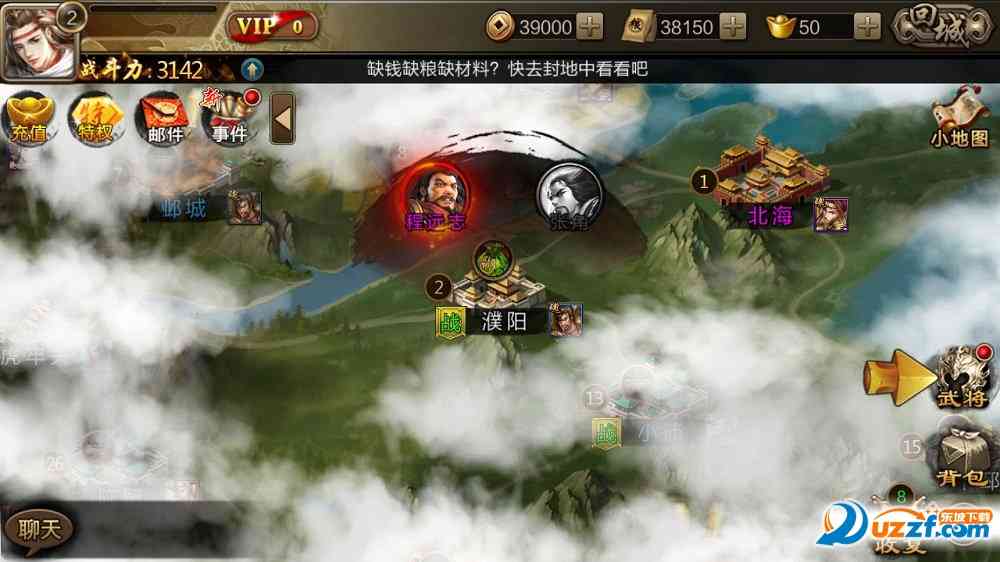
Task: Open the 事件 events panel
Action: click(229, 118)
